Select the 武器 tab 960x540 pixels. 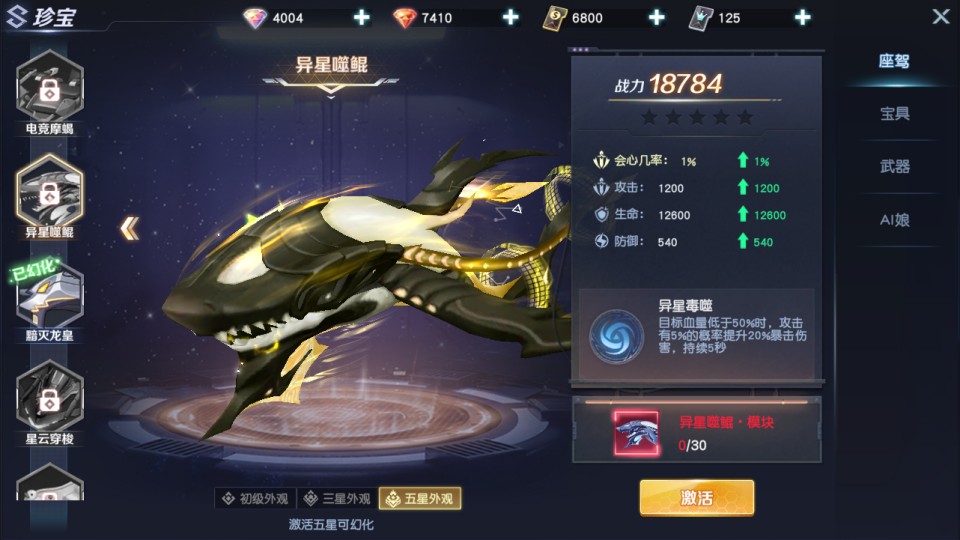click(894, 167)
